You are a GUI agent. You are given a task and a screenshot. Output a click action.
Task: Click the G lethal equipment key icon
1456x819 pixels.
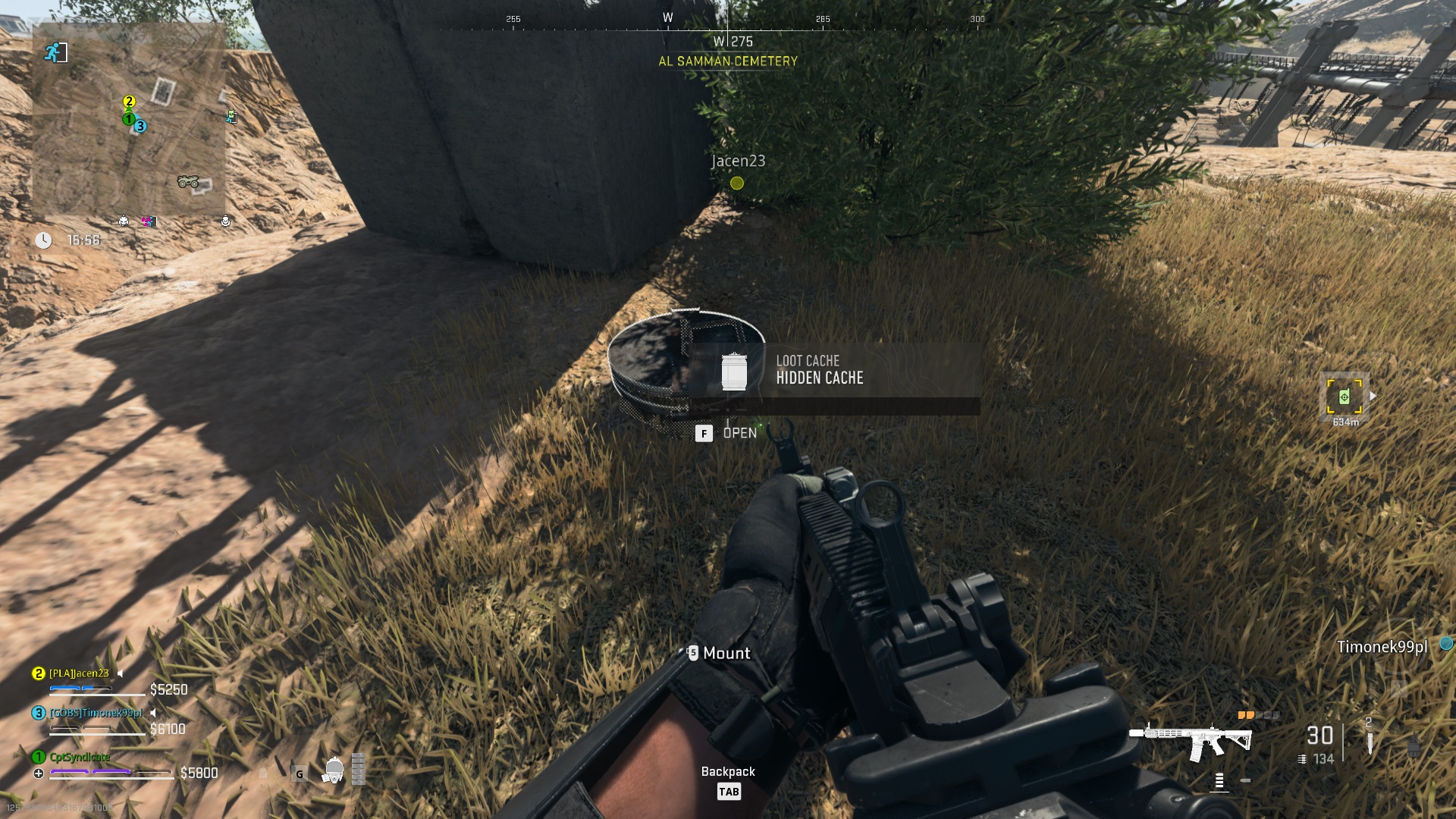(299, 774)
